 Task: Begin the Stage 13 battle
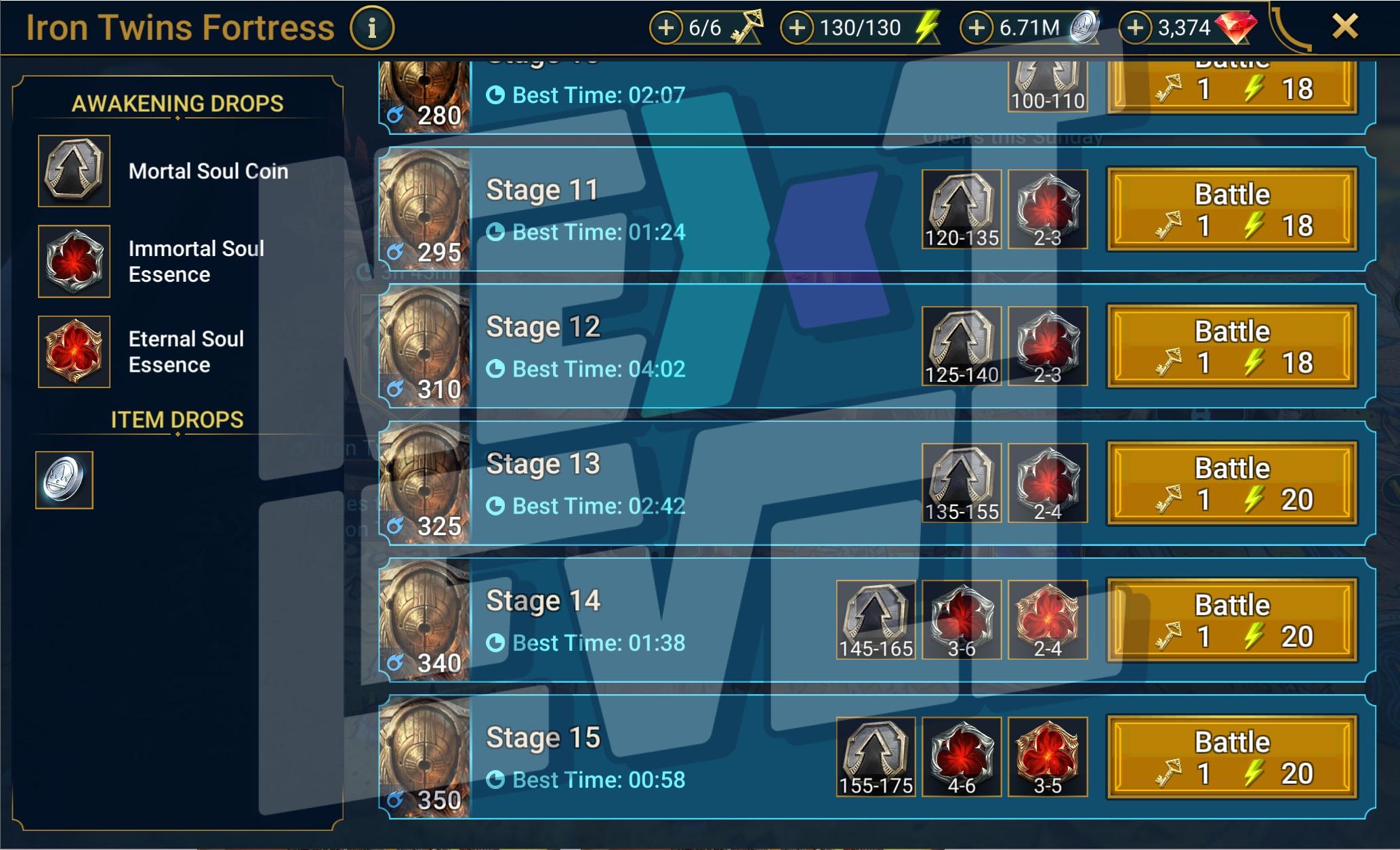pos(1231,483)
